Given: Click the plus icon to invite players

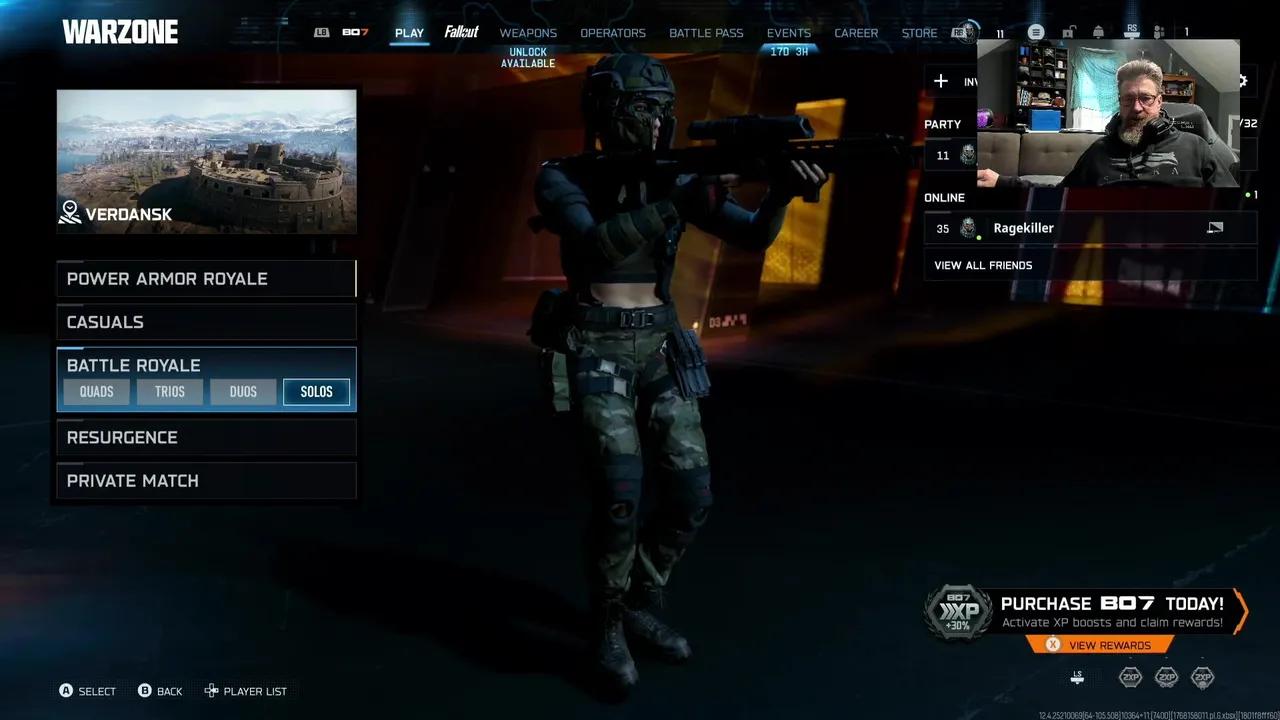Looking at the screenshot, I should (x=940, y=81).
